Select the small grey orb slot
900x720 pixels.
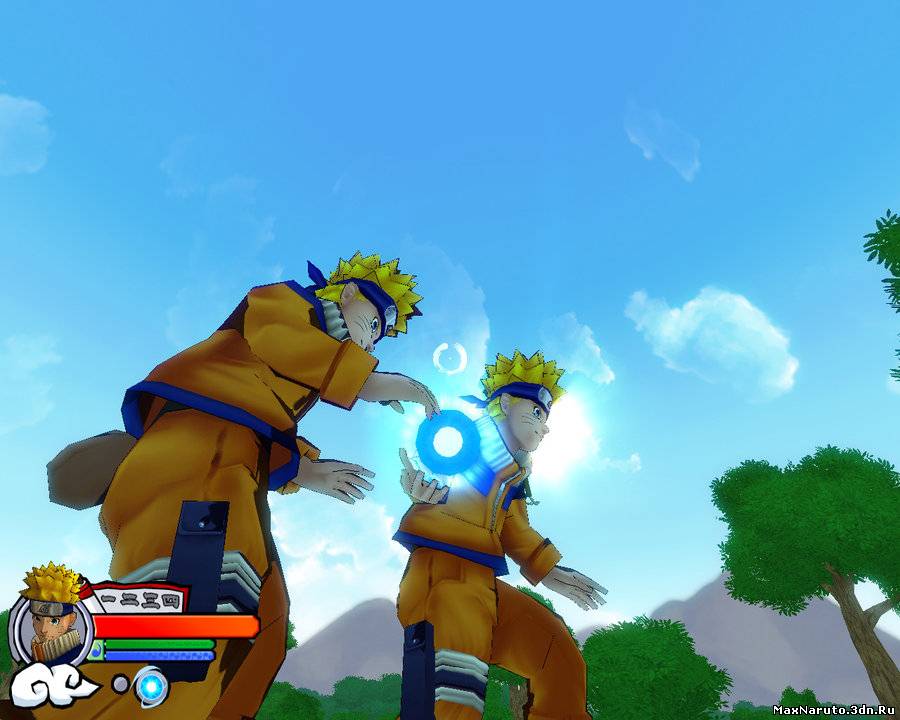click(120, 684)
